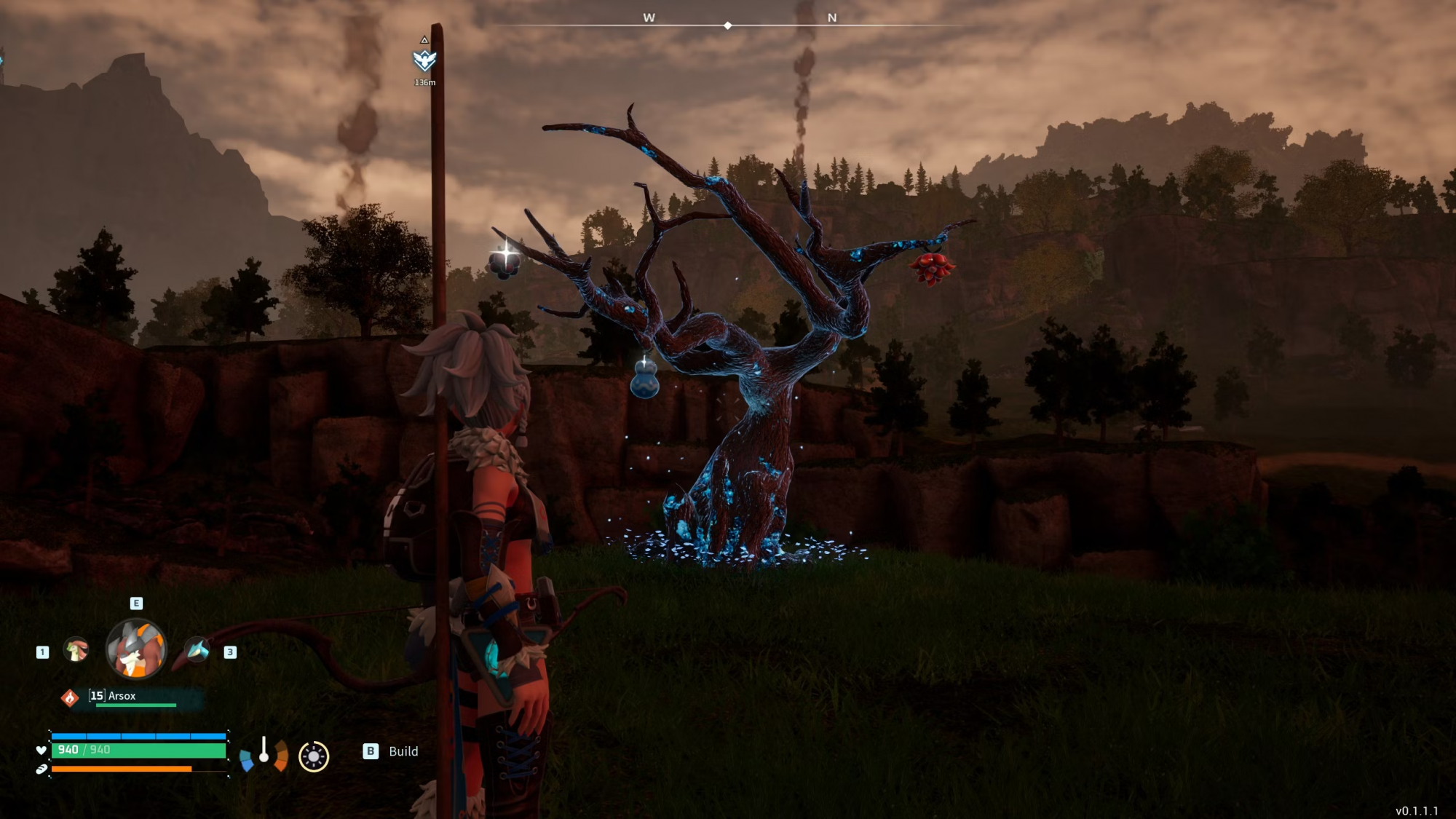
Task: Click the compass diamond marker at top
Action: (727, 25)
